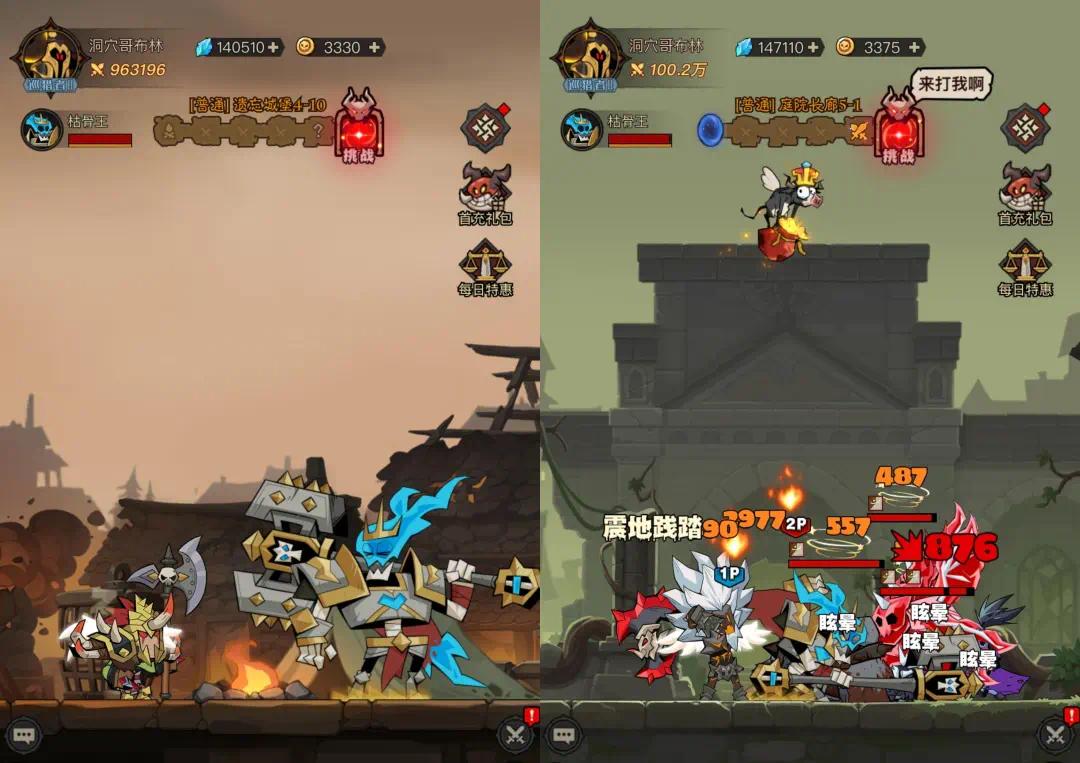This screenshot has width=1080, height=763.
Task: Open the blue portal icon beside 庭院长廊5-1
Action: pos(710,130)
